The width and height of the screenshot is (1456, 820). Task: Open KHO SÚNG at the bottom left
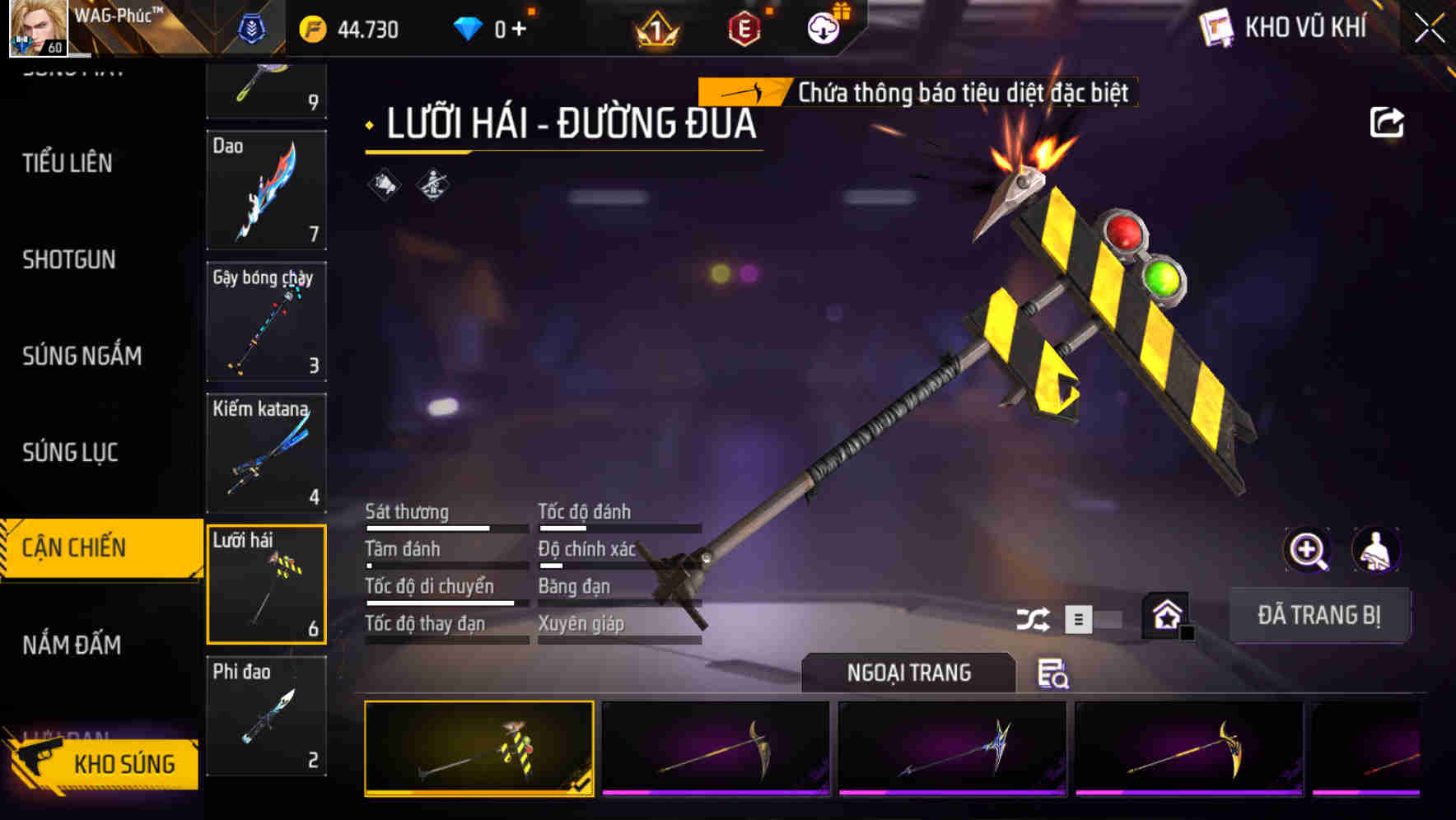click(122, 763)
